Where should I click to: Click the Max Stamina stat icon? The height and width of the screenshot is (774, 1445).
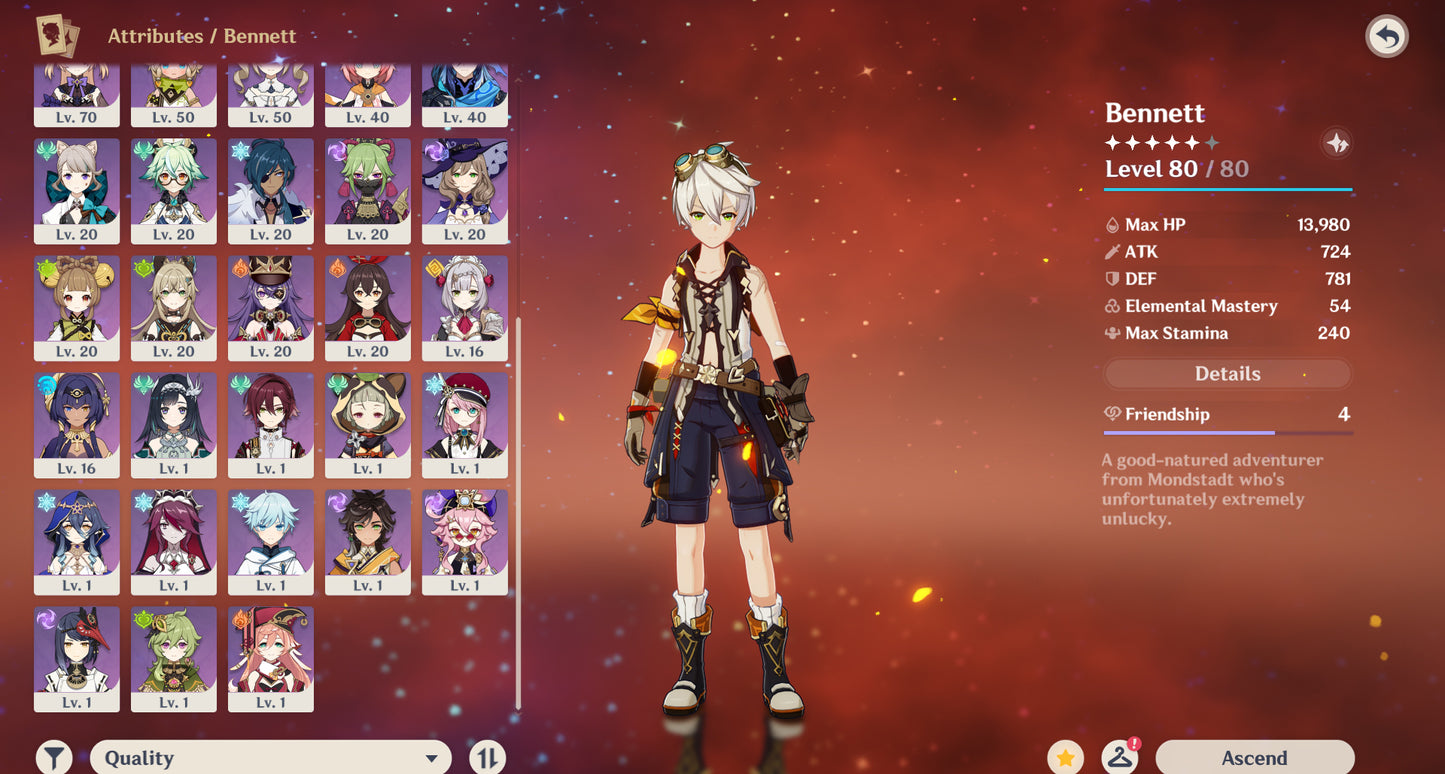coord(1114,333)
